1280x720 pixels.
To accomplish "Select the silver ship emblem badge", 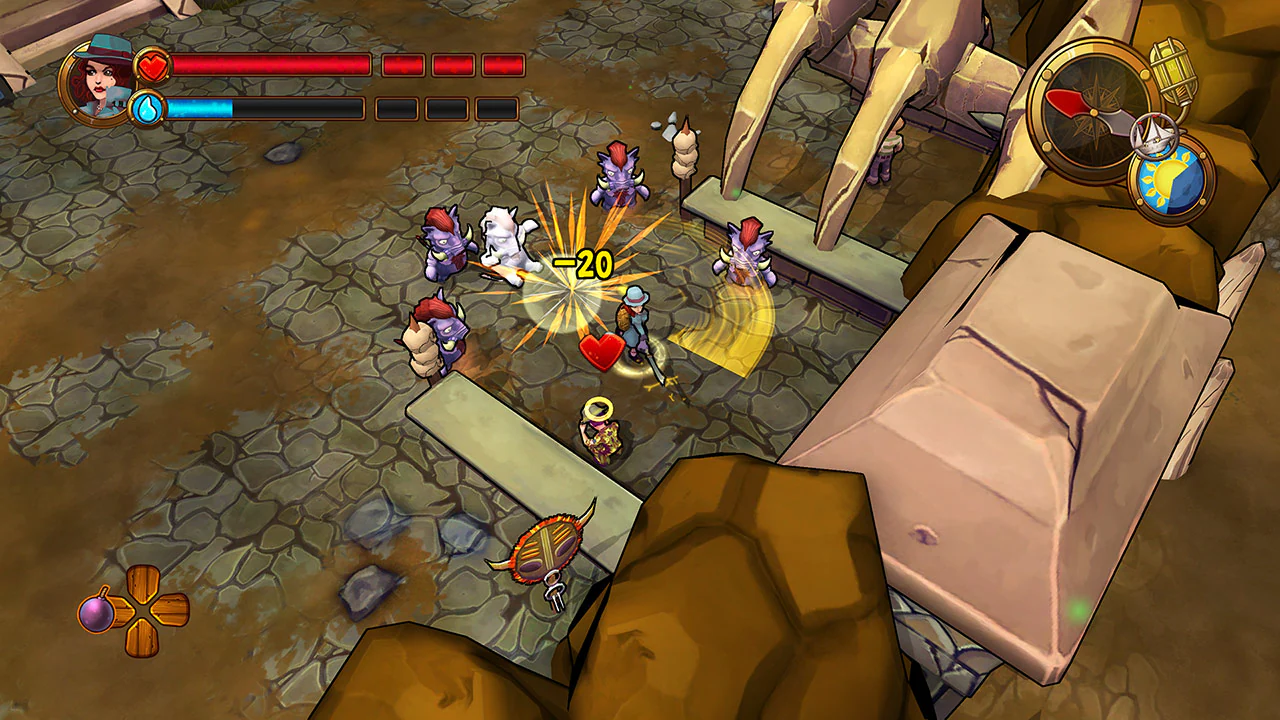I will 1155,135.
